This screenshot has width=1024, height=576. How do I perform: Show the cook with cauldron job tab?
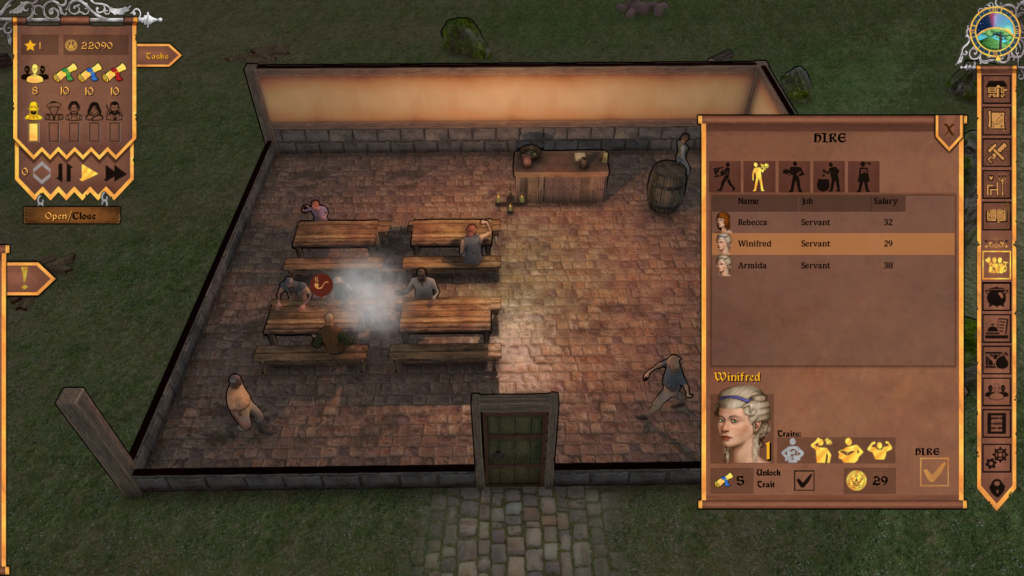click(829, 177)
